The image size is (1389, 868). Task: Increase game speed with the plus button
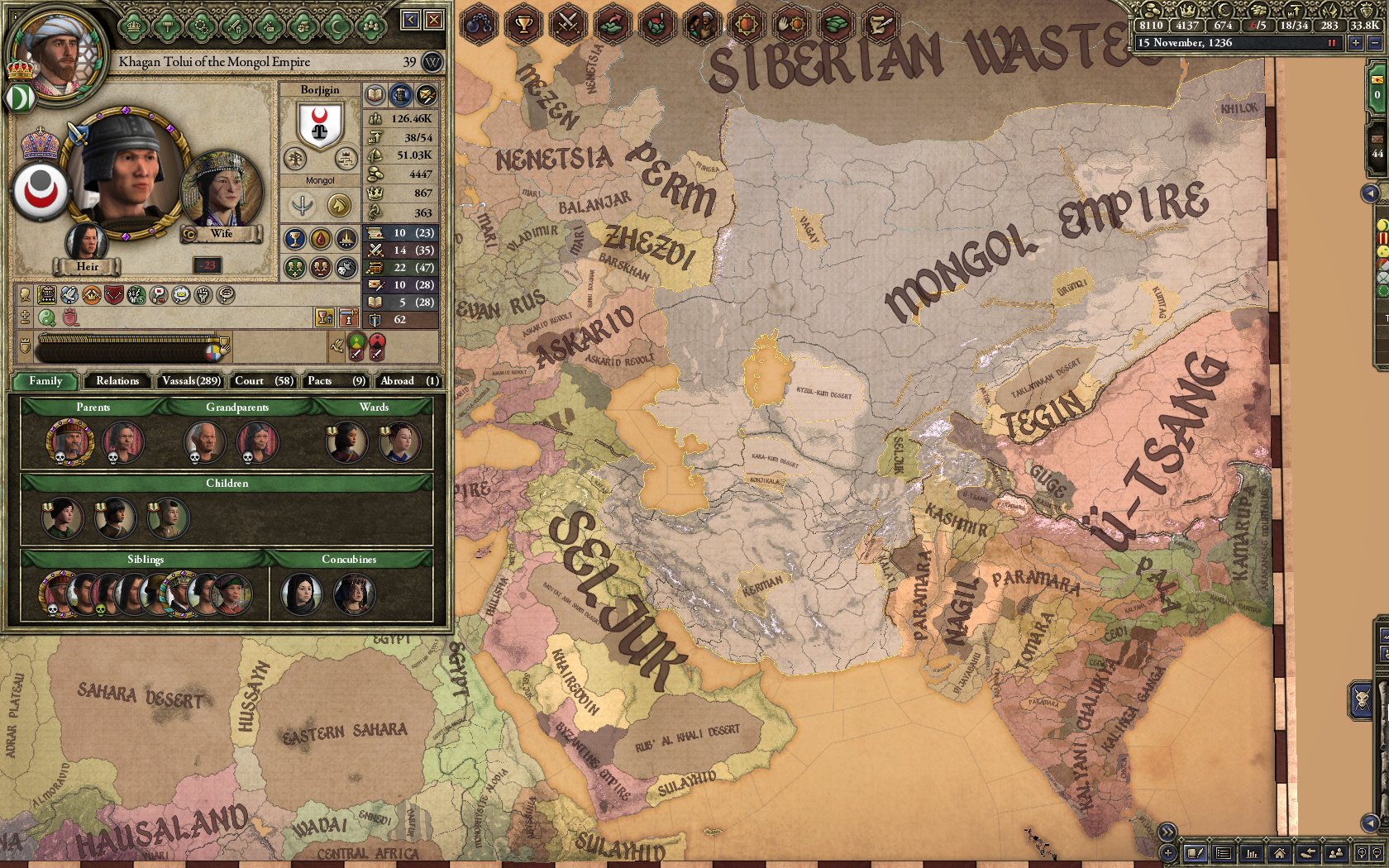(x=1356, y=43)
